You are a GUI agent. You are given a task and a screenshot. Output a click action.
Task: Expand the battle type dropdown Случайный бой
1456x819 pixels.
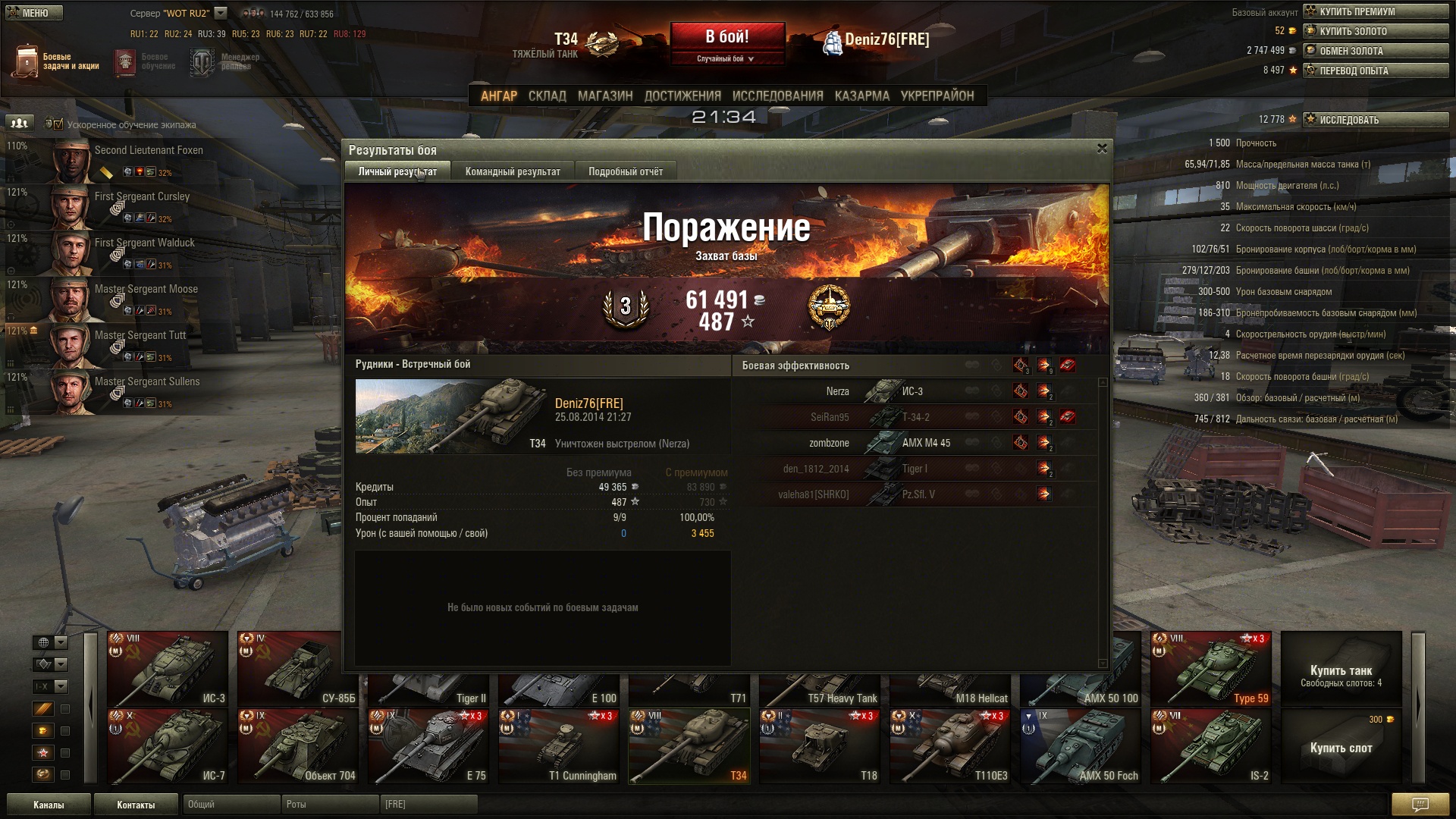(726, 58)
